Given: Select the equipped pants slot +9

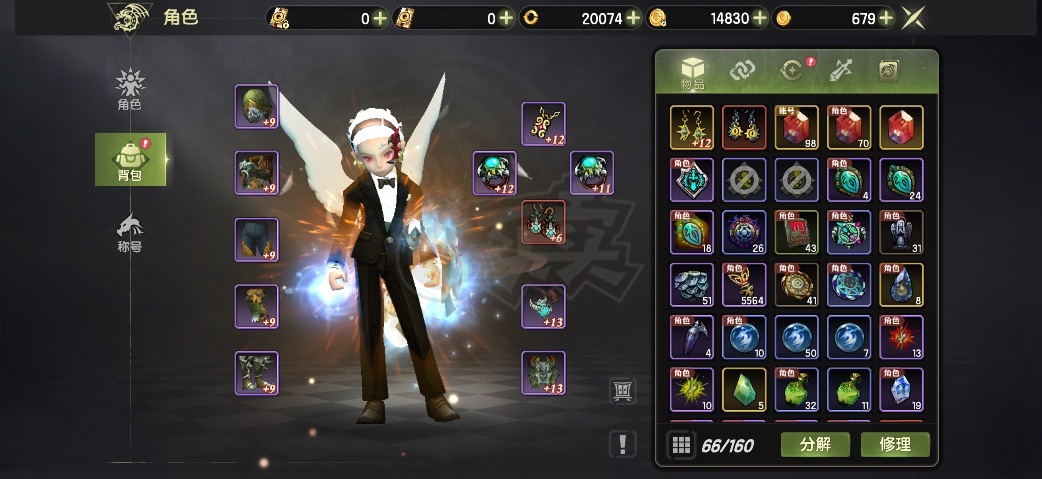Looking at the screenshot, I should click(x=256, y=240).
